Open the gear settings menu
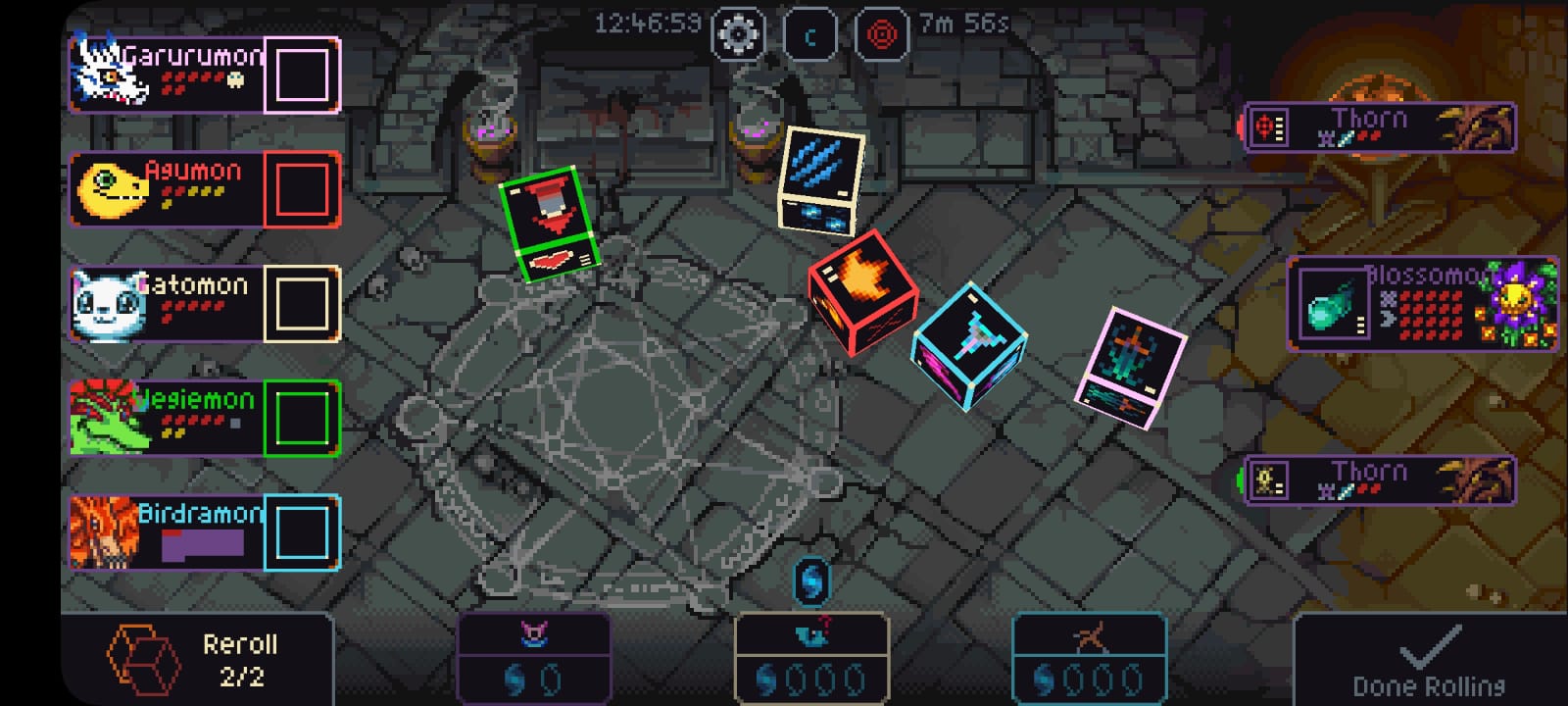 pyautogui.click(x=738, y=35)
